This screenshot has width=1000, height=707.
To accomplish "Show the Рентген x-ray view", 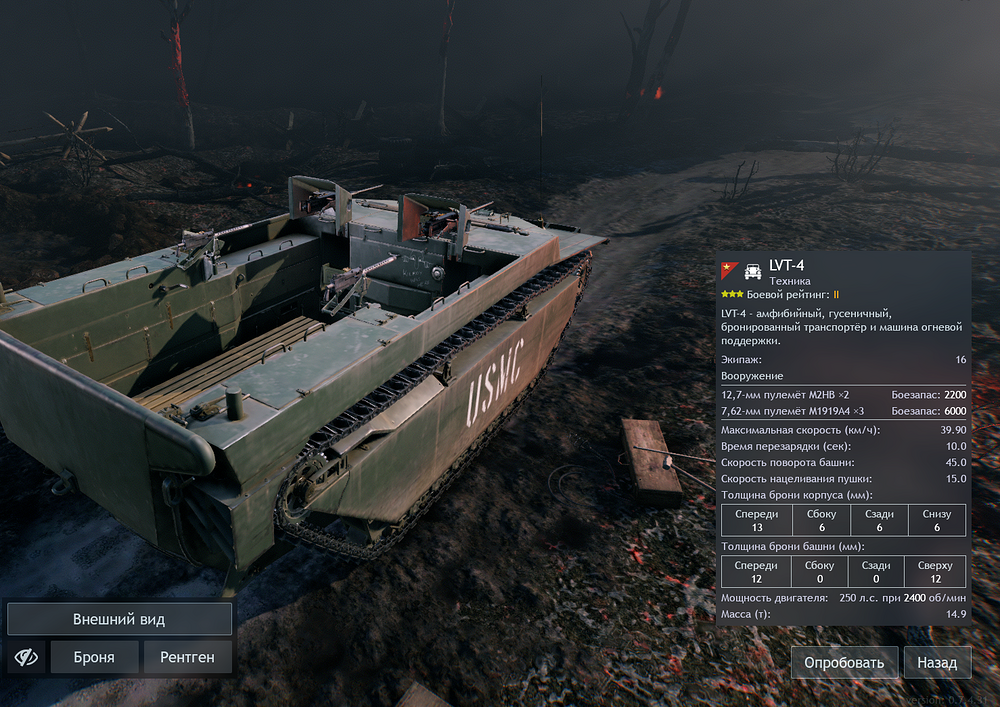I will tap(188, 657).
